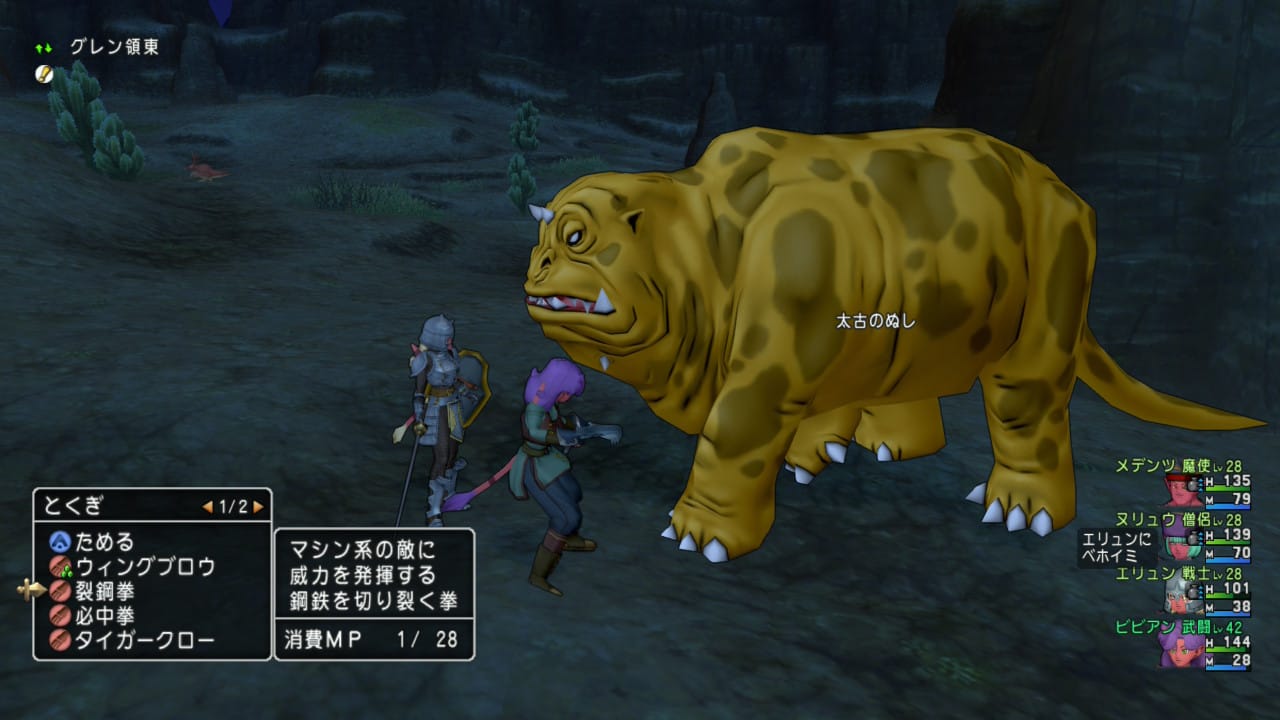Expand the とくぎ page indicator 1/2
1280x720 pixels.
tap(232, 507)
